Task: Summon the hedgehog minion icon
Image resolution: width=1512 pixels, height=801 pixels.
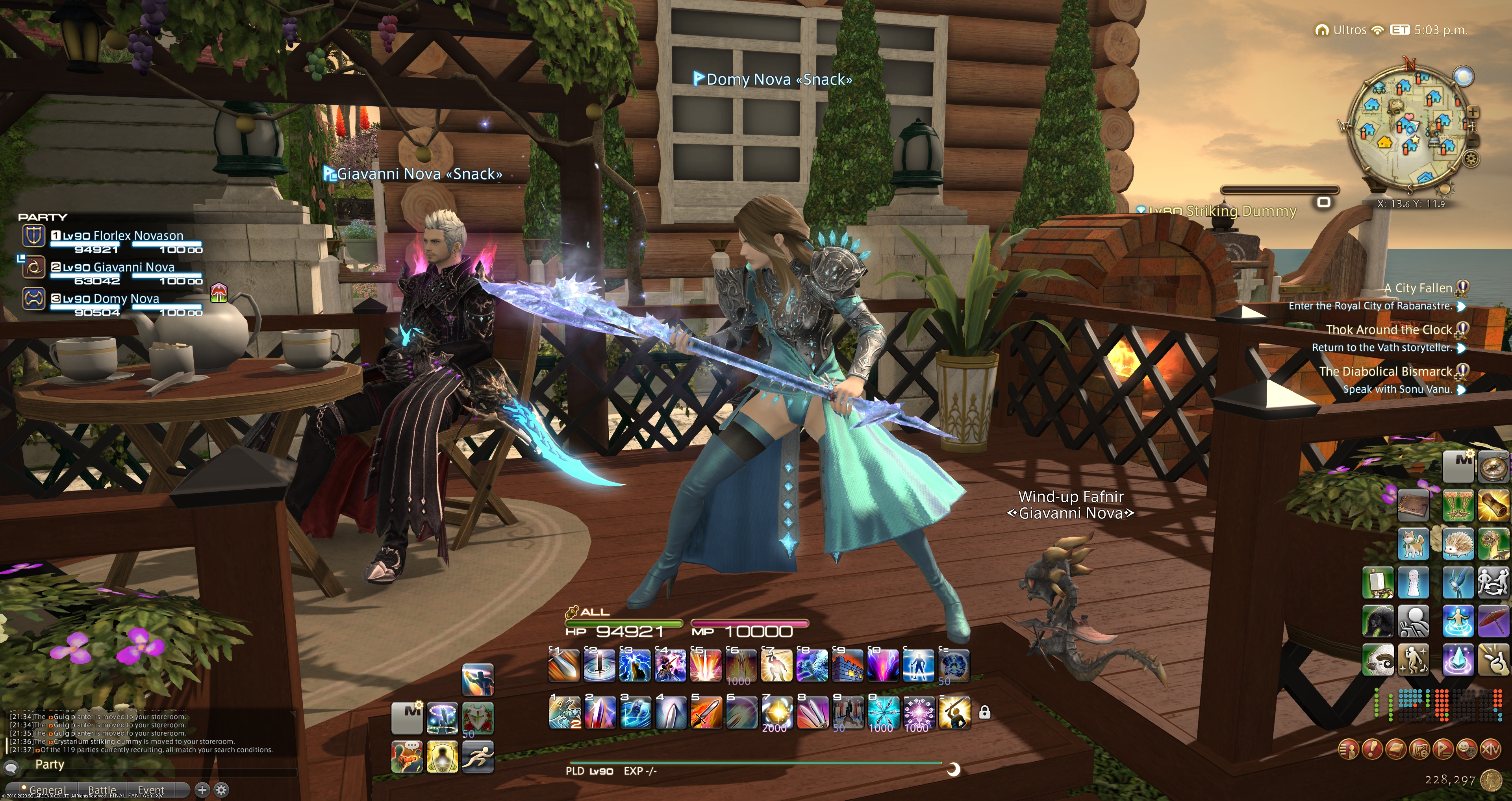Action: [1458, 544]
